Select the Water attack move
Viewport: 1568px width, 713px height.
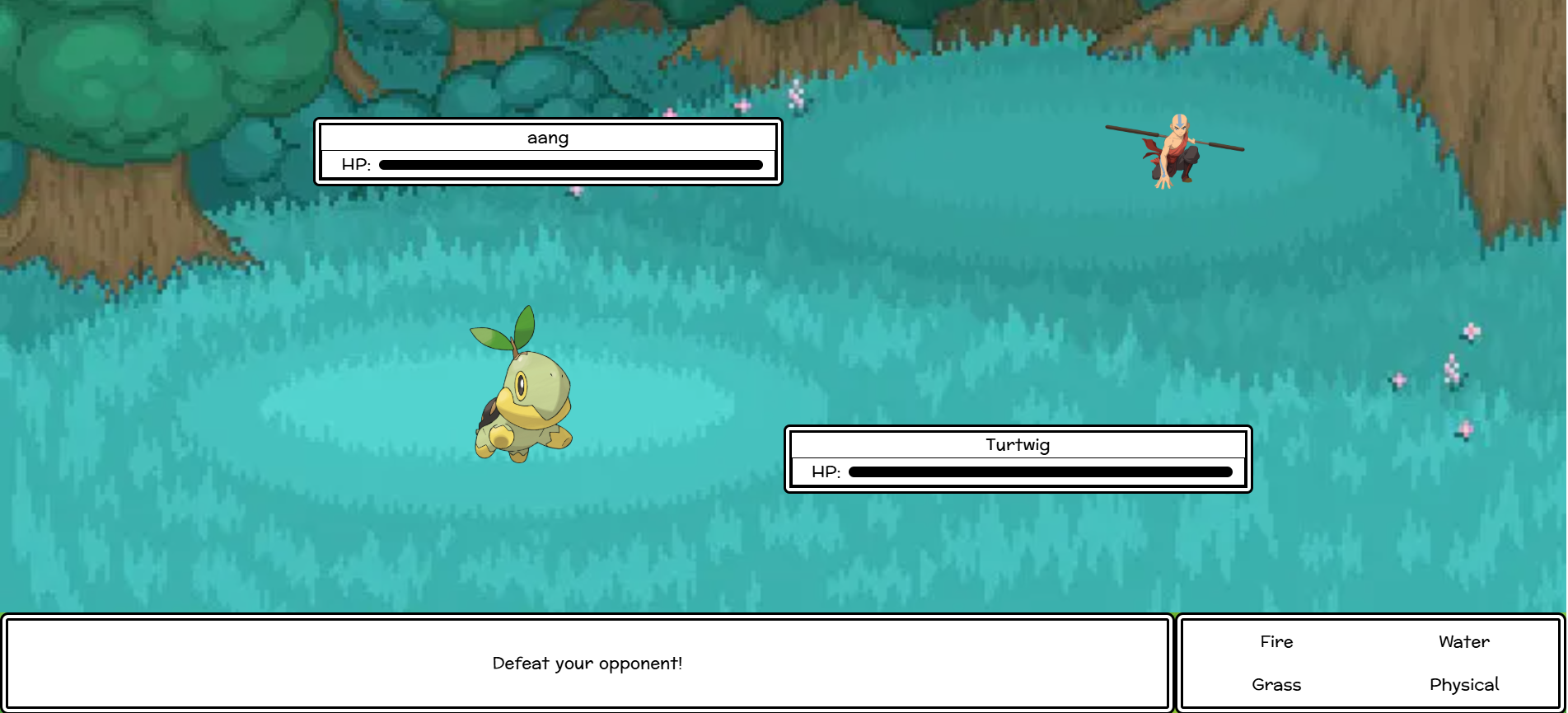[1463, 642]
